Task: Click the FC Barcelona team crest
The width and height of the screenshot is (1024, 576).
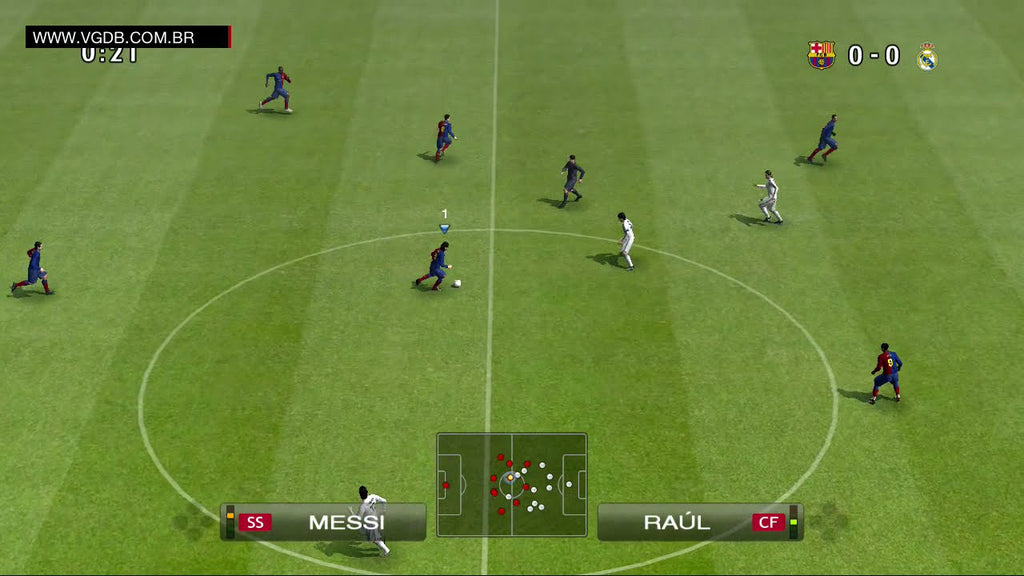Action: [x=821, y=55]
